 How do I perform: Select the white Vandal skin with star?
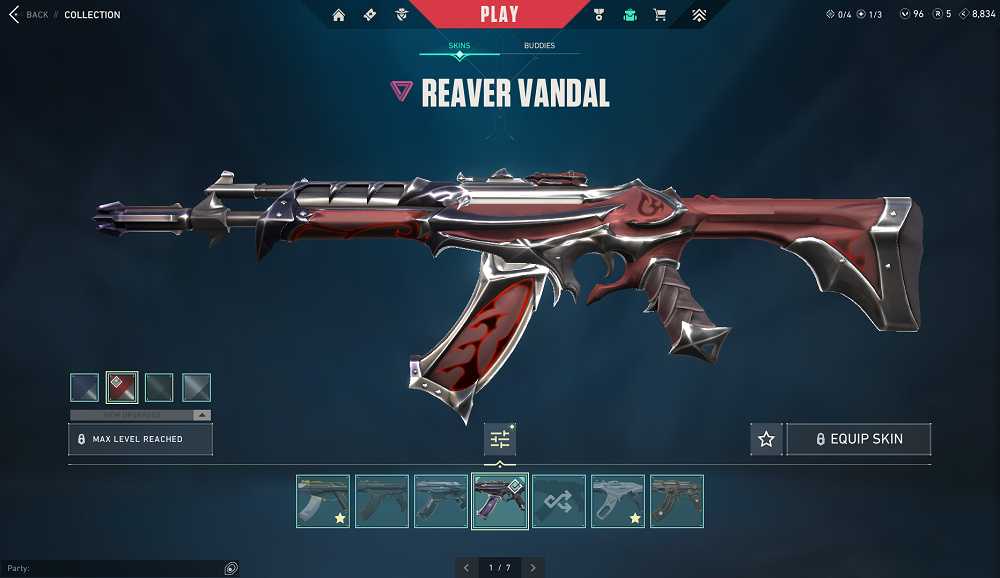(618, 501)
